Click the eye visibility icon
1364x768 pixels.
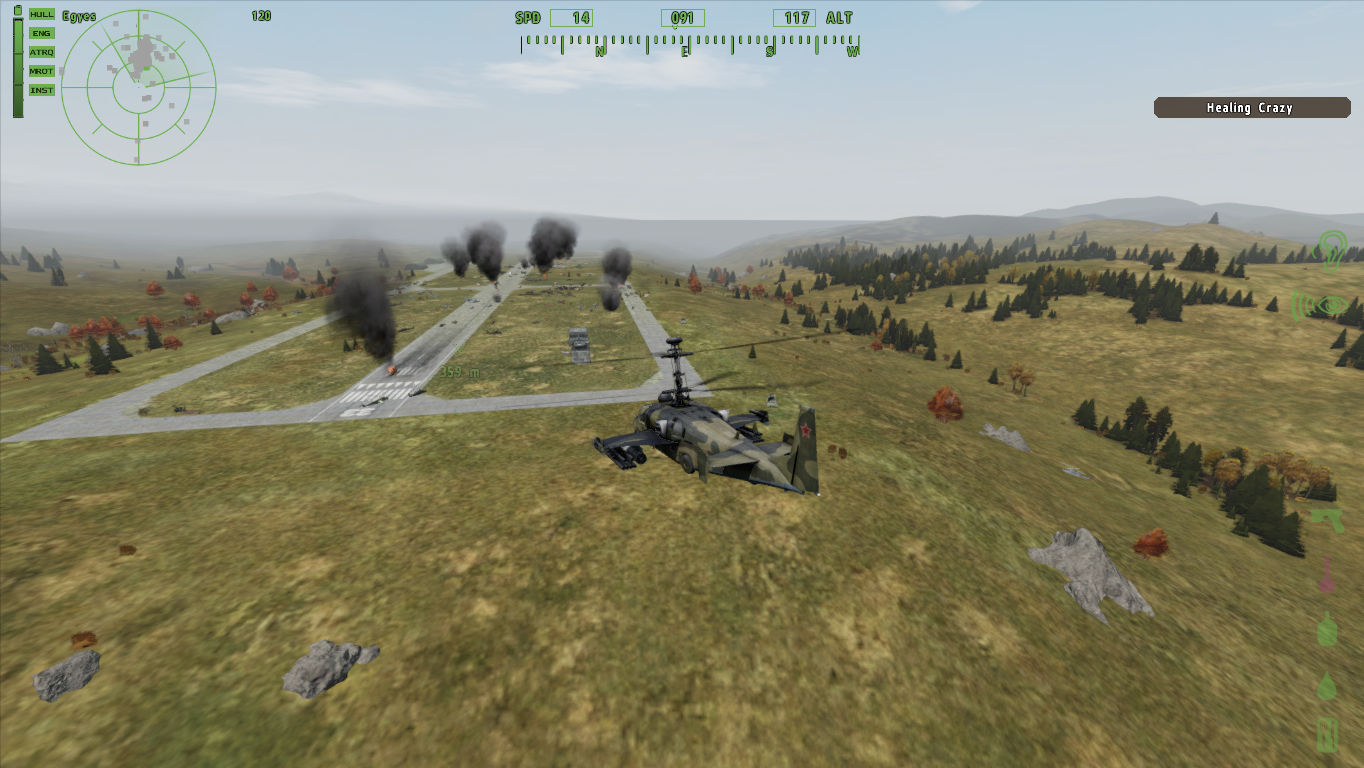coord(1327,305)
